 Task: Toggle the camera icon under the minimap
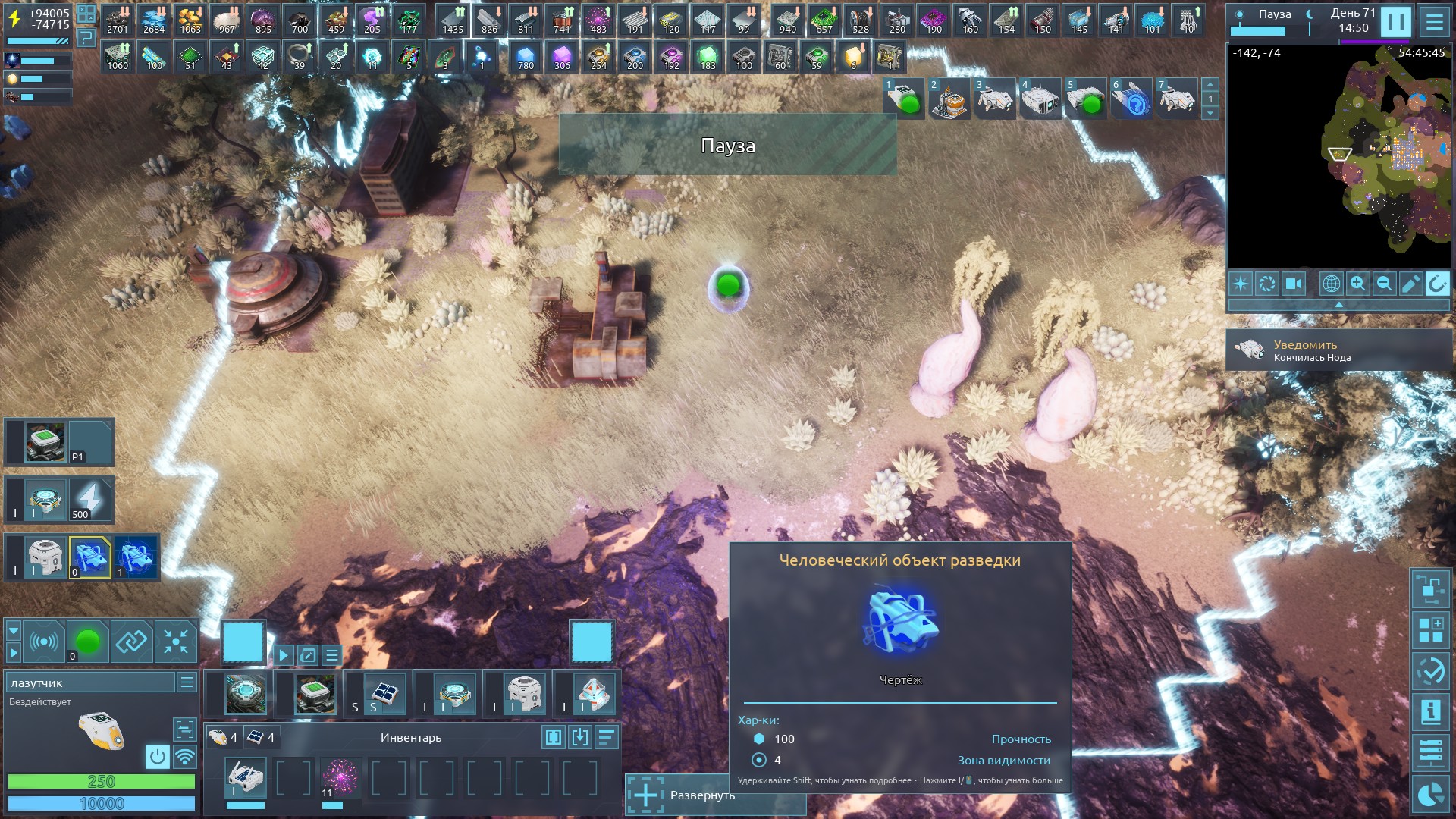pos(1293,284)
